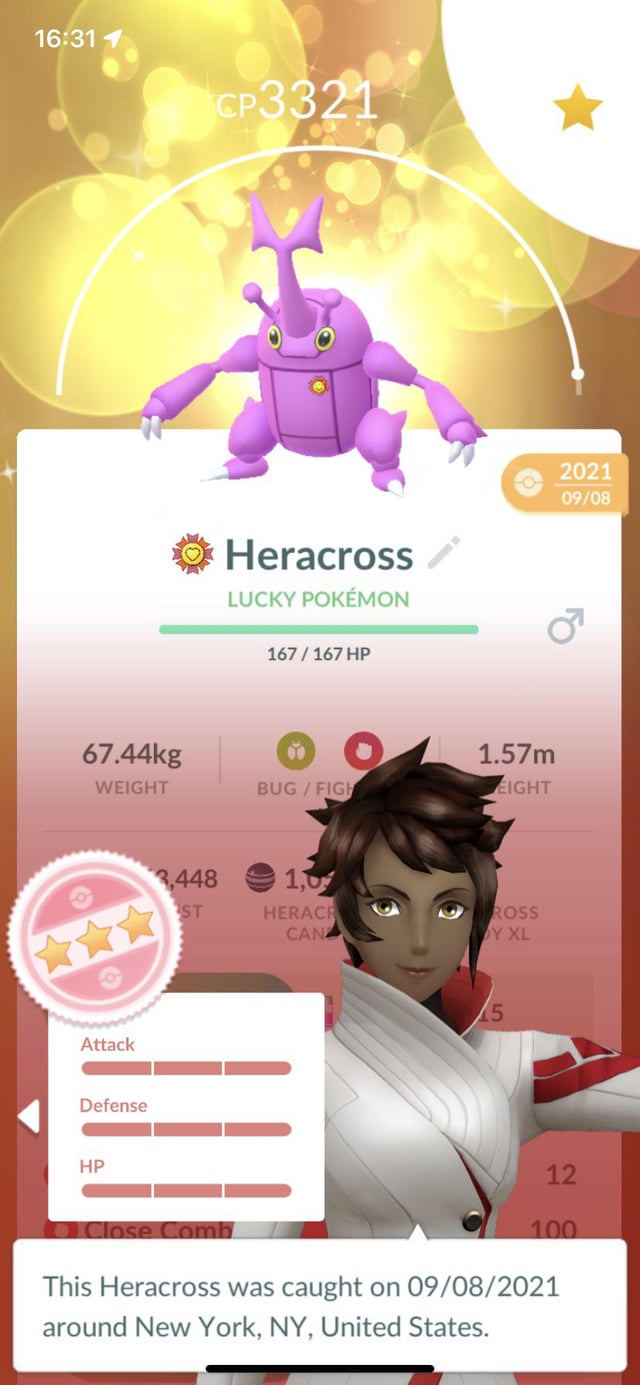Click the white left arrow at the screen edge
Image resolution: width=640 pixels, height=1385 pixels.
click(x=29, y=1116)
